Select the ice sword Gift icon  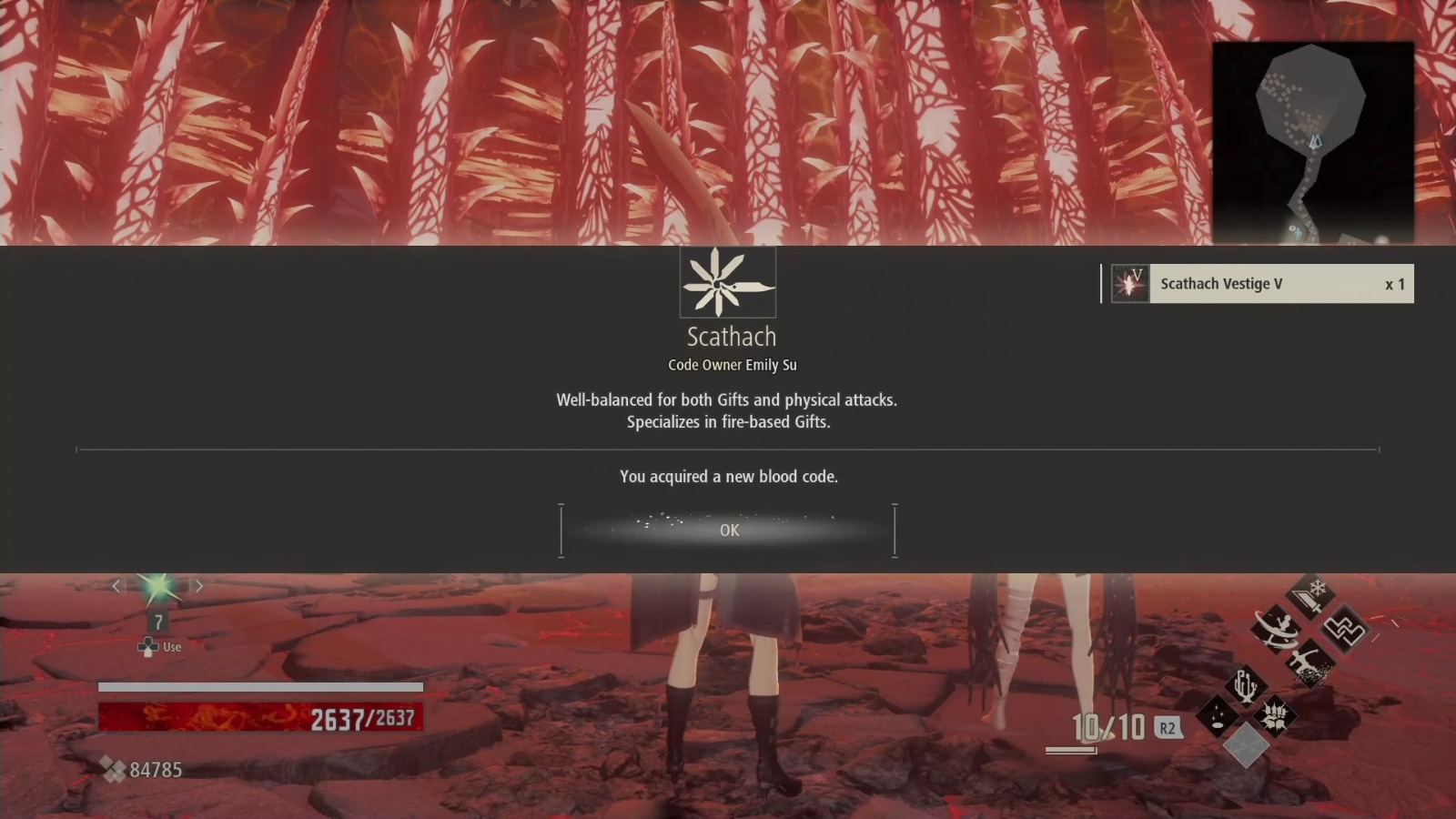[x=1309, y=594]
